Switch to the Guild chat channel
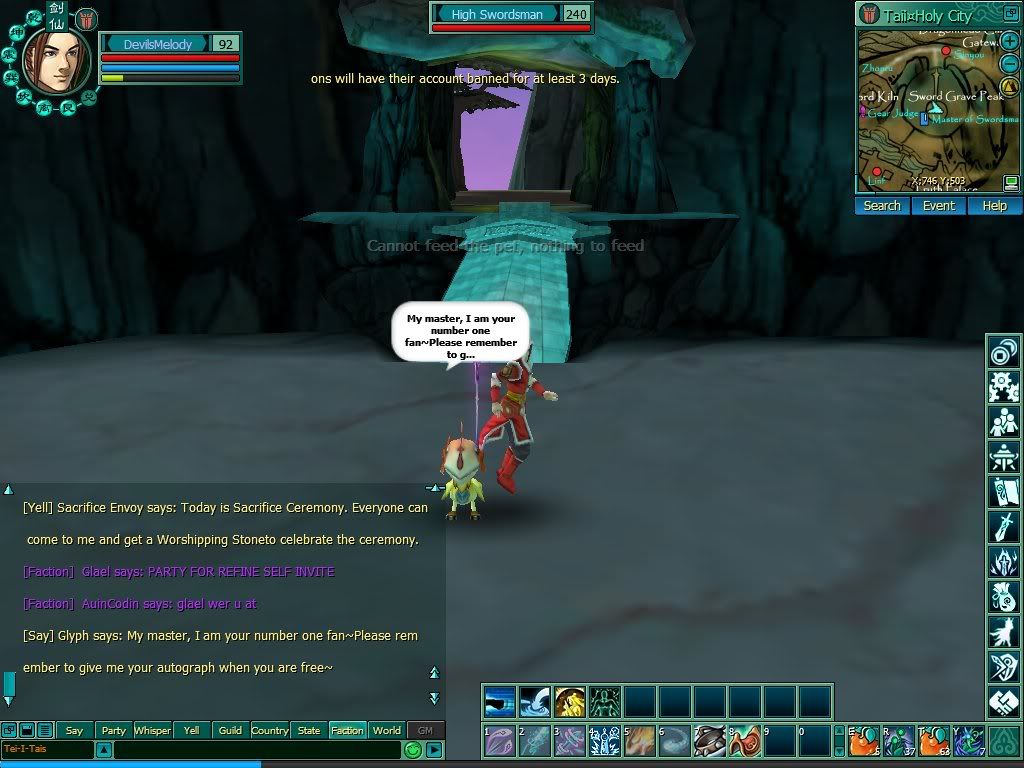Viewport: 1024px width, 768px height. (230, 731)
